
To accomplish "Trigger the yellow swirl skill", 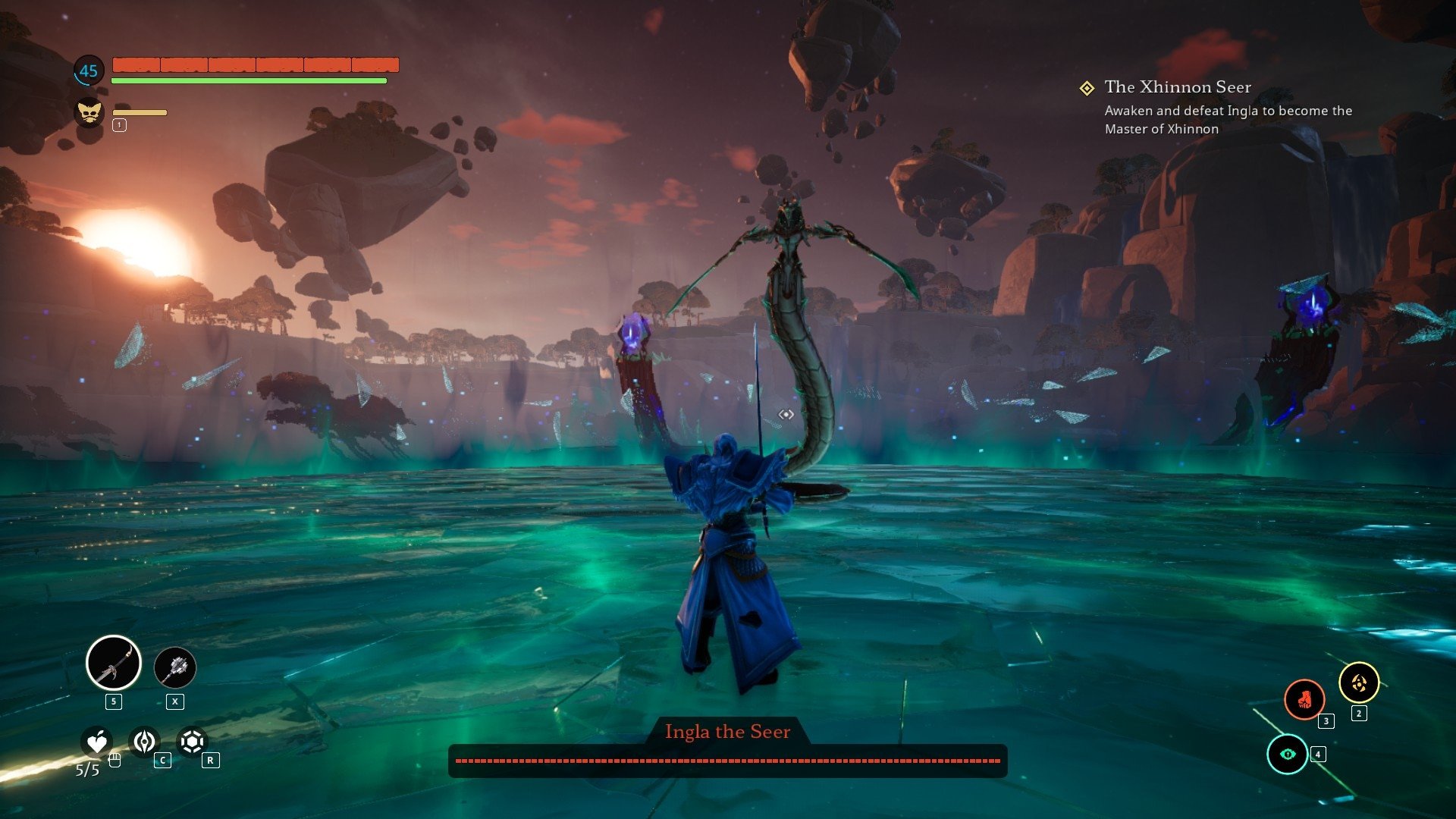I will [1358, 683].
